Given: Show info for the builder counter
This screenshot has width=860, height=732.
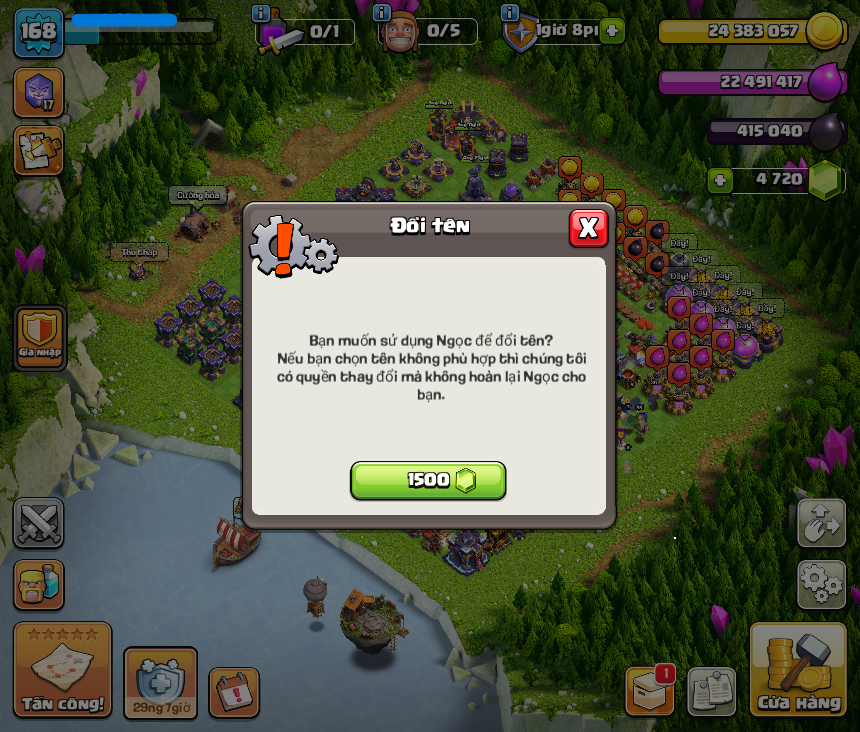Looking at the screenshot, I should (381, 13).
